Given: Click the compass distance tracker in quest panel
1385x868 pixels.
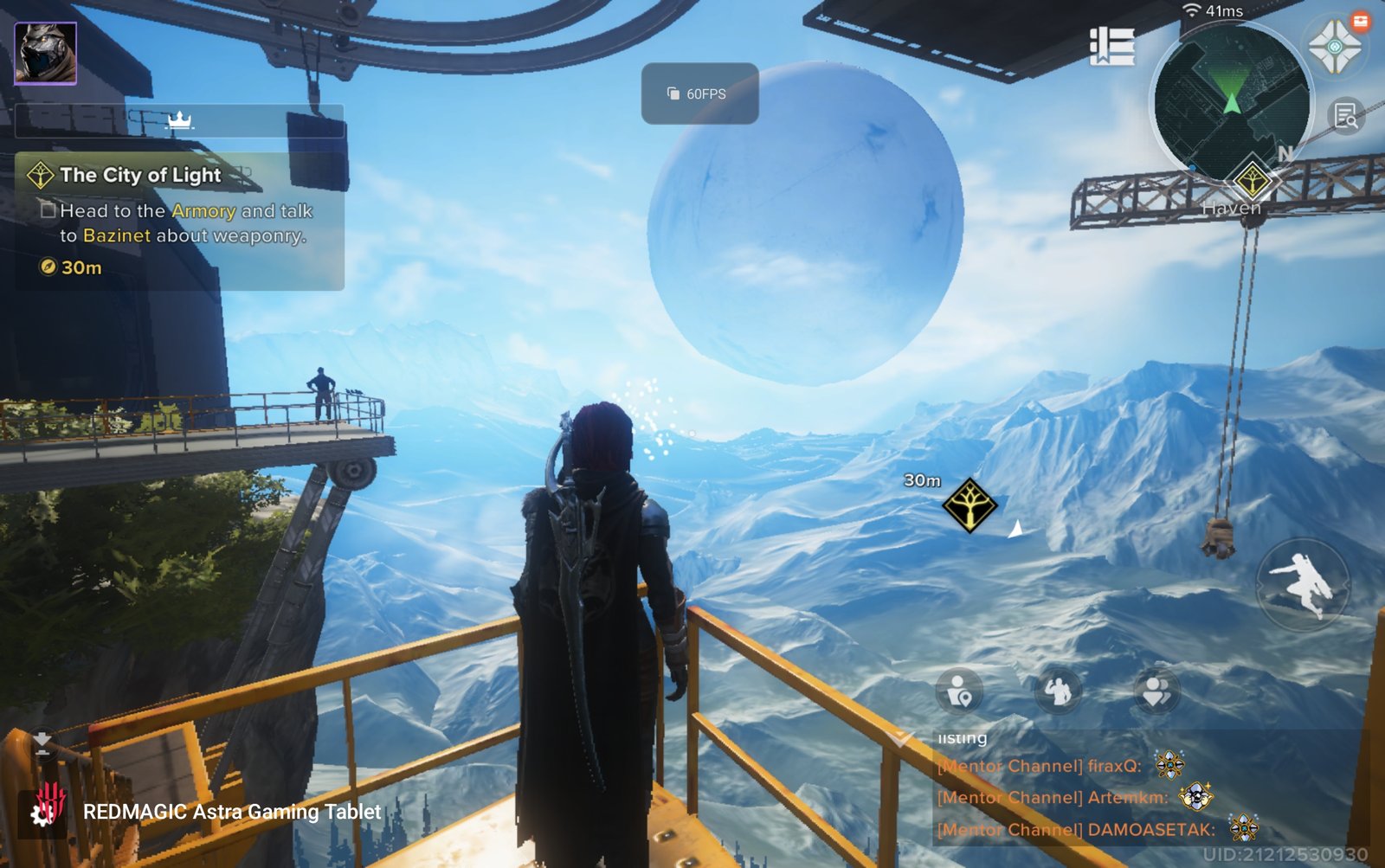Looking at the screenshot, I should click(x=71, y=267).
